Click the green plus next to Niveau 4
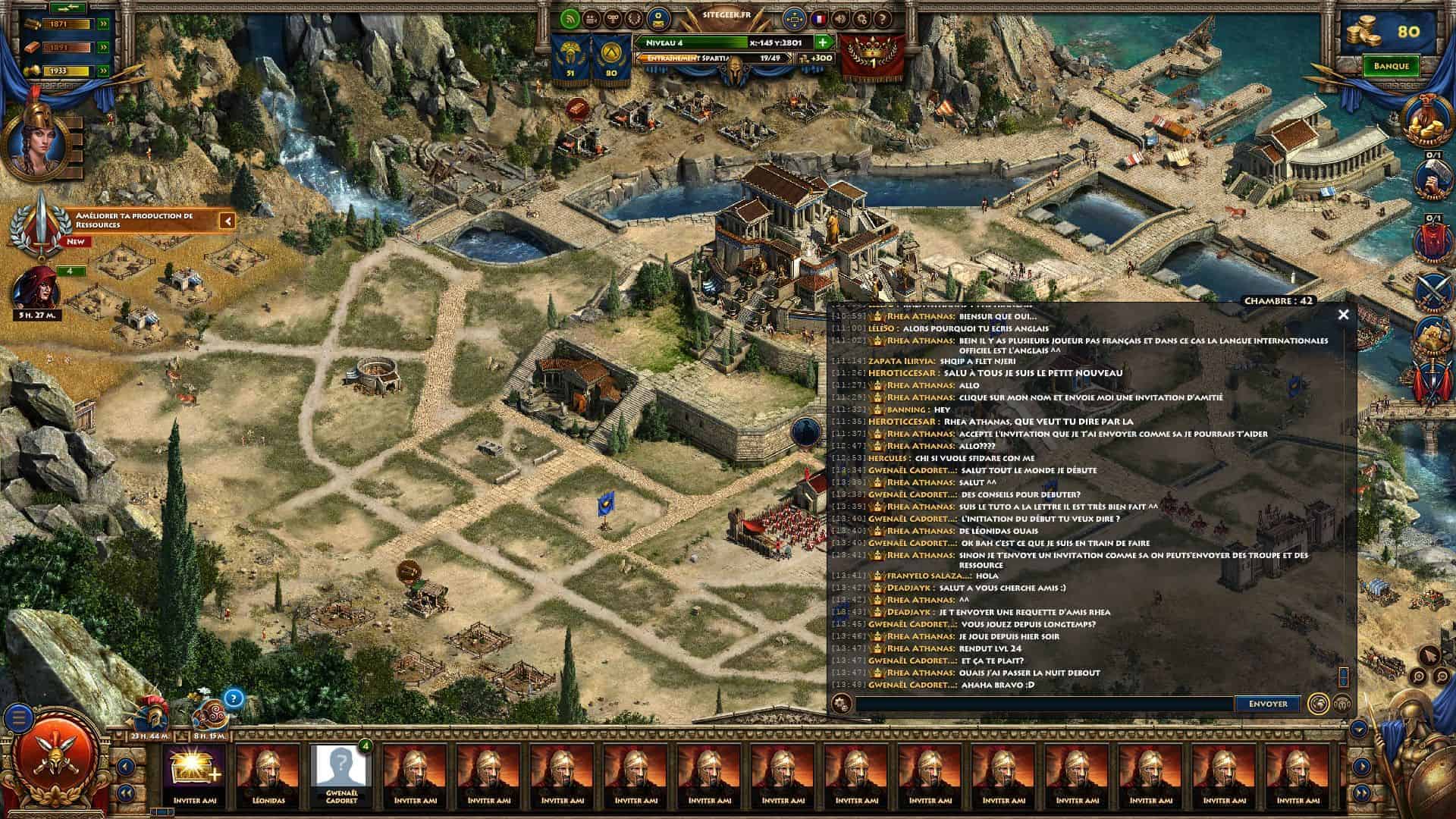 click(x=822, y=42)
